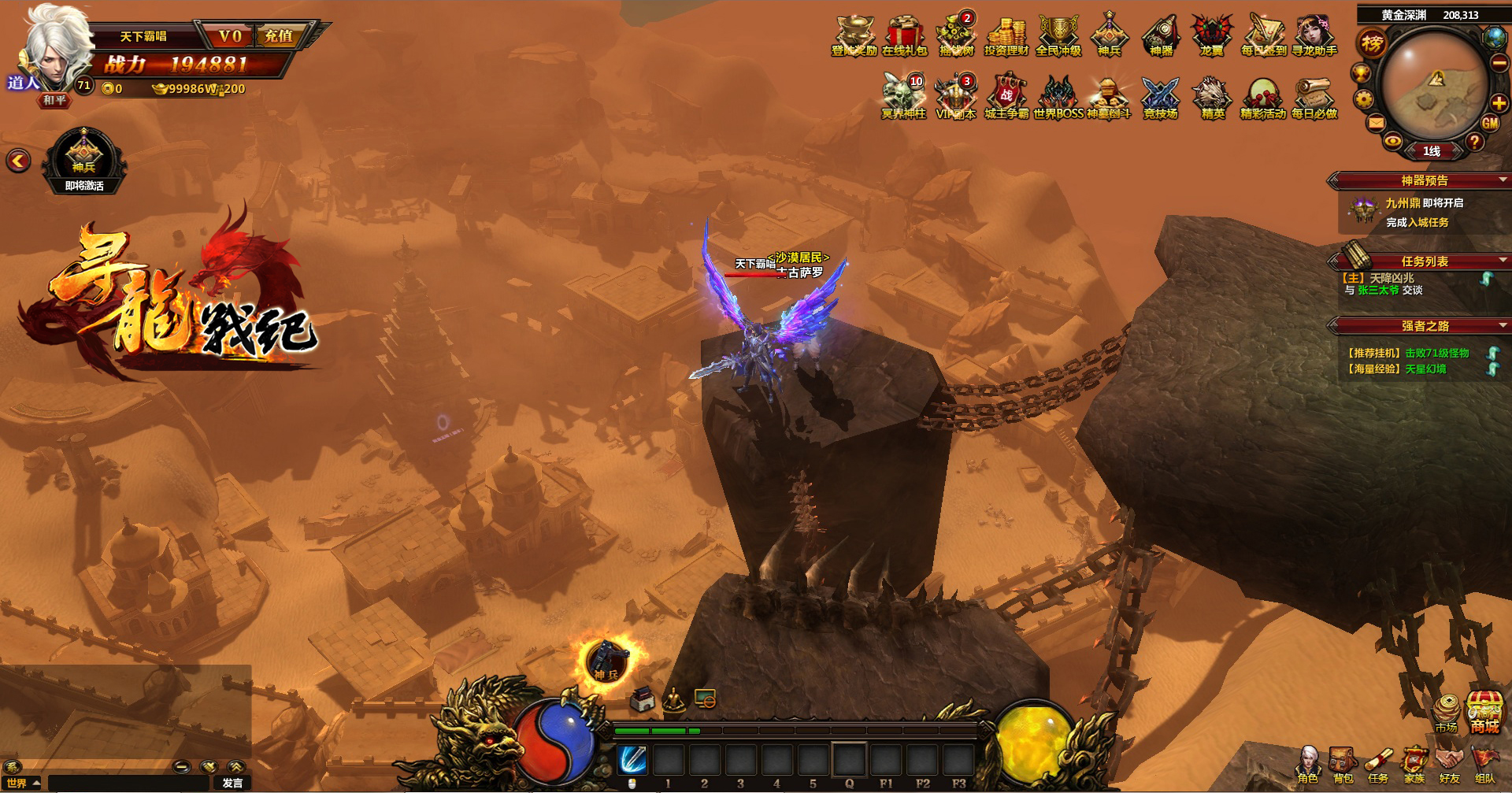This screenshot has width=1512, height=793.
Task: Open the 角色 character sheet
Action: pyautogui.click(x=1308, y=765)
